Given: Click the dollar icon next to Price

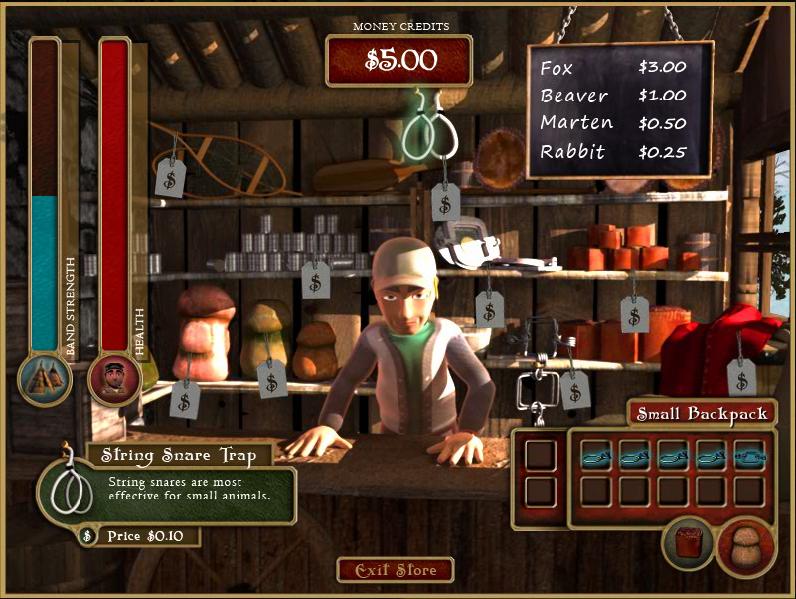Looking at the screenshot, I should (87, 536).
